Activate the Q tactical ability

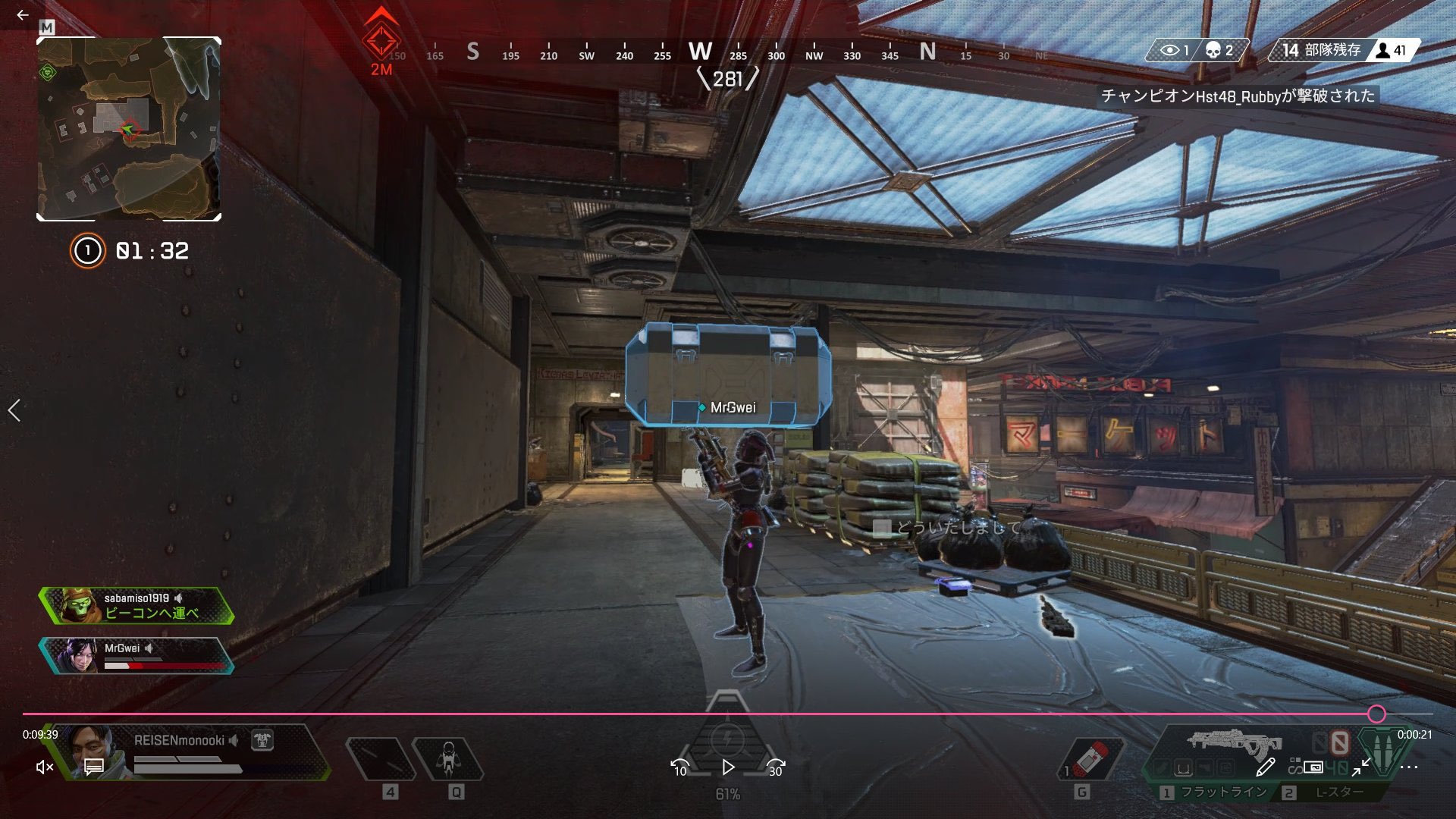tap(448, 760)
